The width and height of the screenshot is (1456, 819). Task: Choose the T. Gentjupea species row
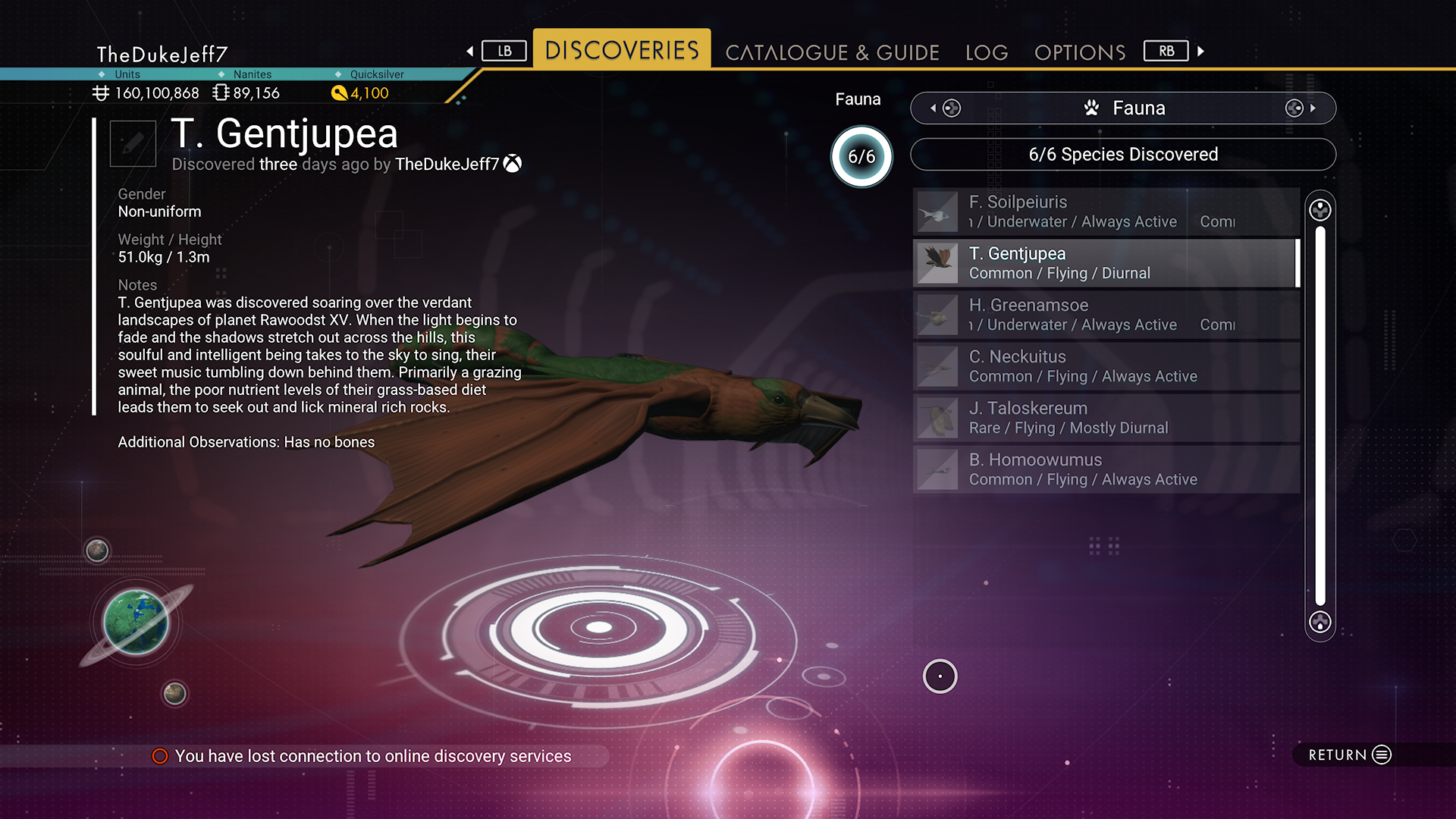point(1106,263)
